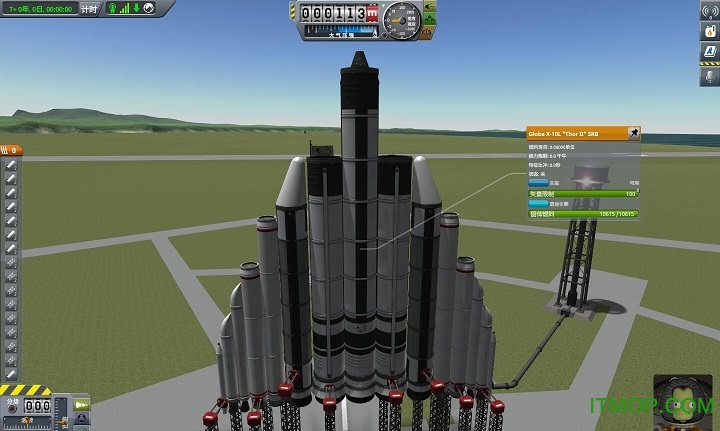Pin the Thor II SRB part window
Image resolution: width=720 pixels, height=431 pixels.
[633, 132]
